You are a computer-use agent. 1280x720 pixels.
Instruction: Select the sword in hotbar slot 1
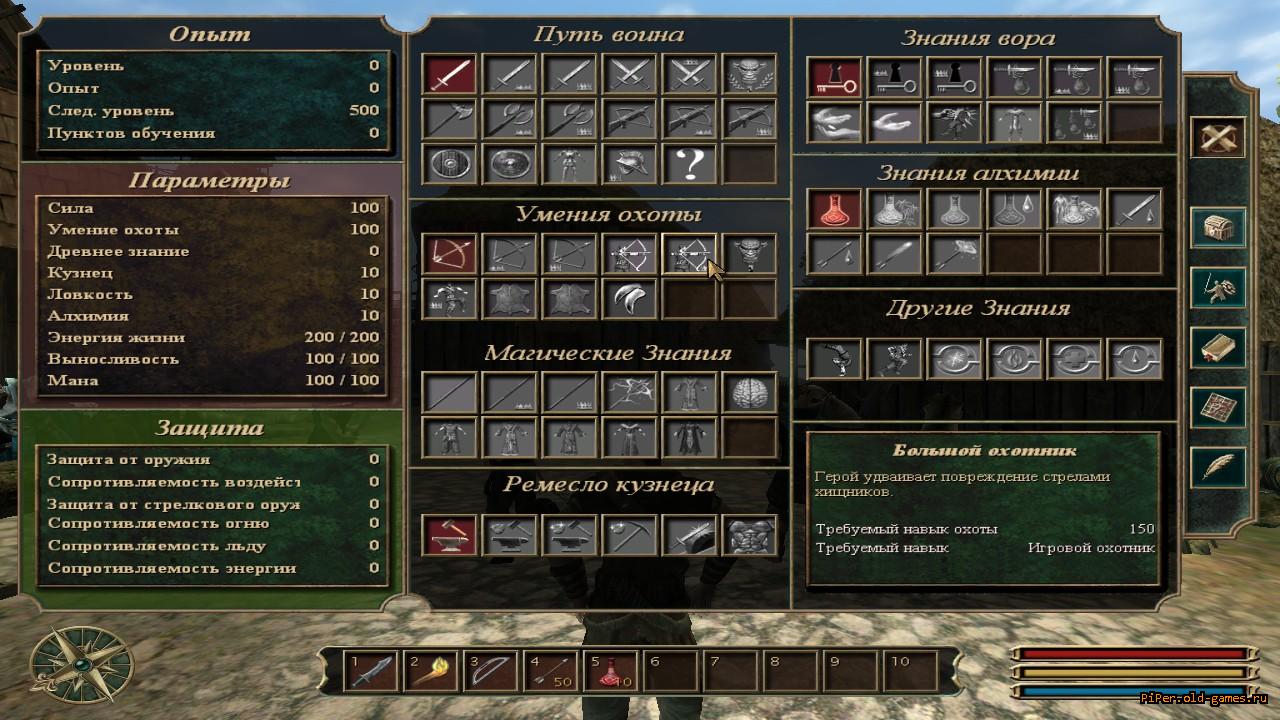[x=370, y=670]
